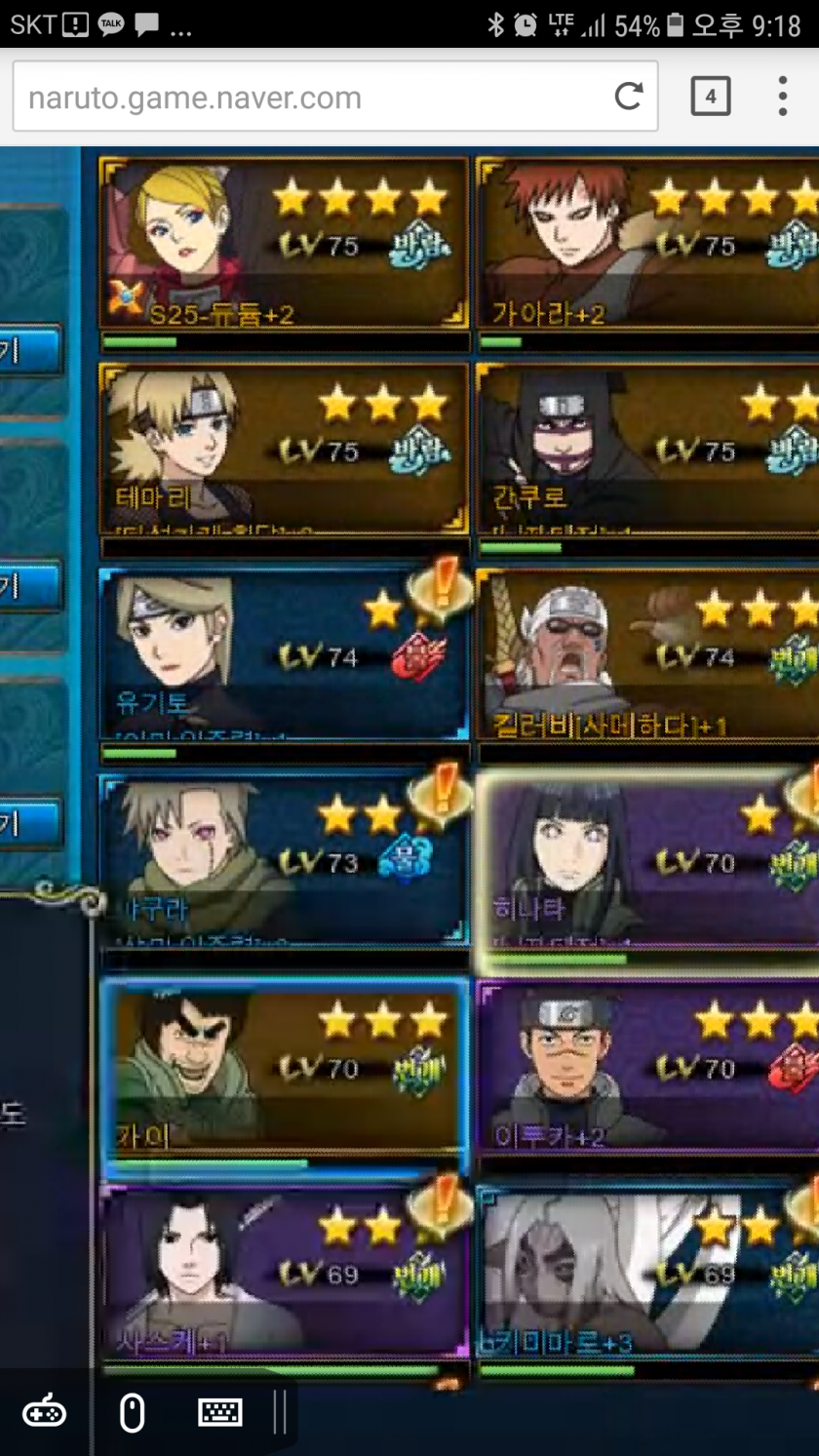Select the Temari (테마리) ninja card
This screenshot has width=819, height=1456.
[x=284, y=449]
